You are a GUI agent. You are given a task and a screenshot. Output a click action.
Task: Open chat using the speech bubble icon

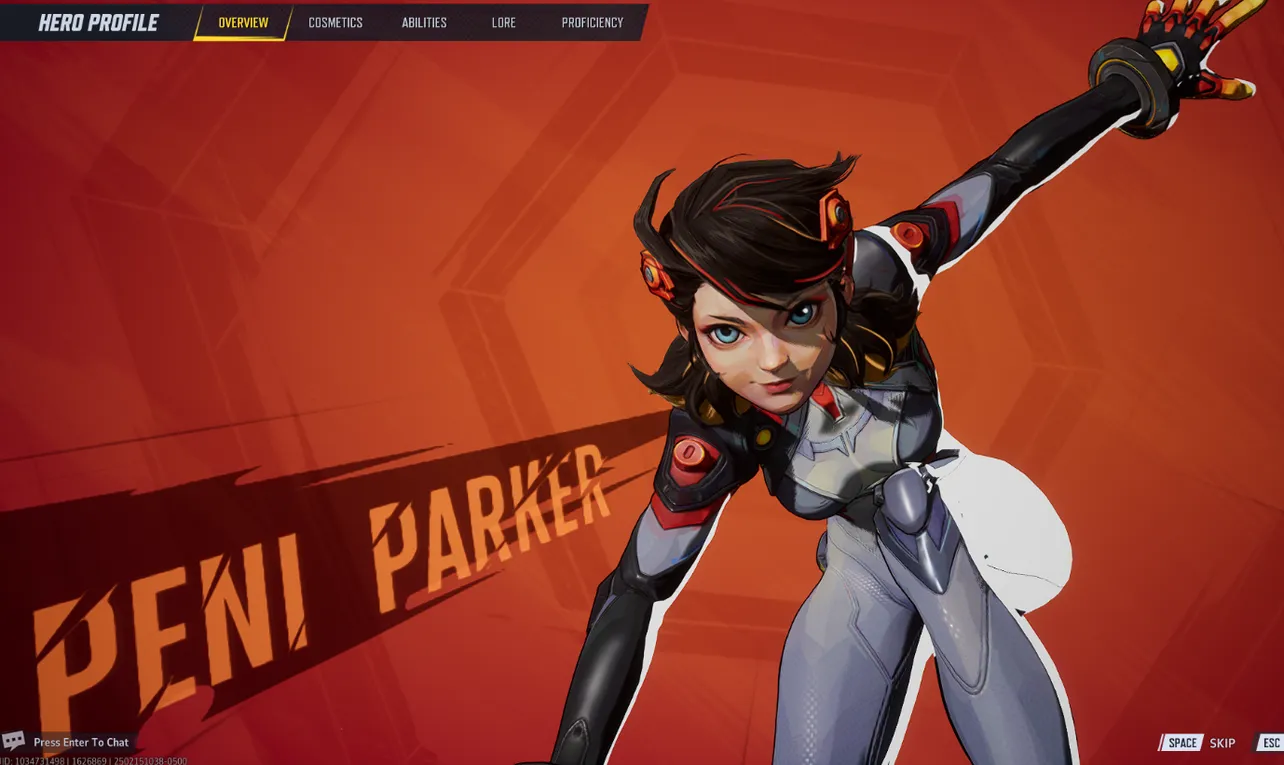pyautogui.click(x=13, y=742)
